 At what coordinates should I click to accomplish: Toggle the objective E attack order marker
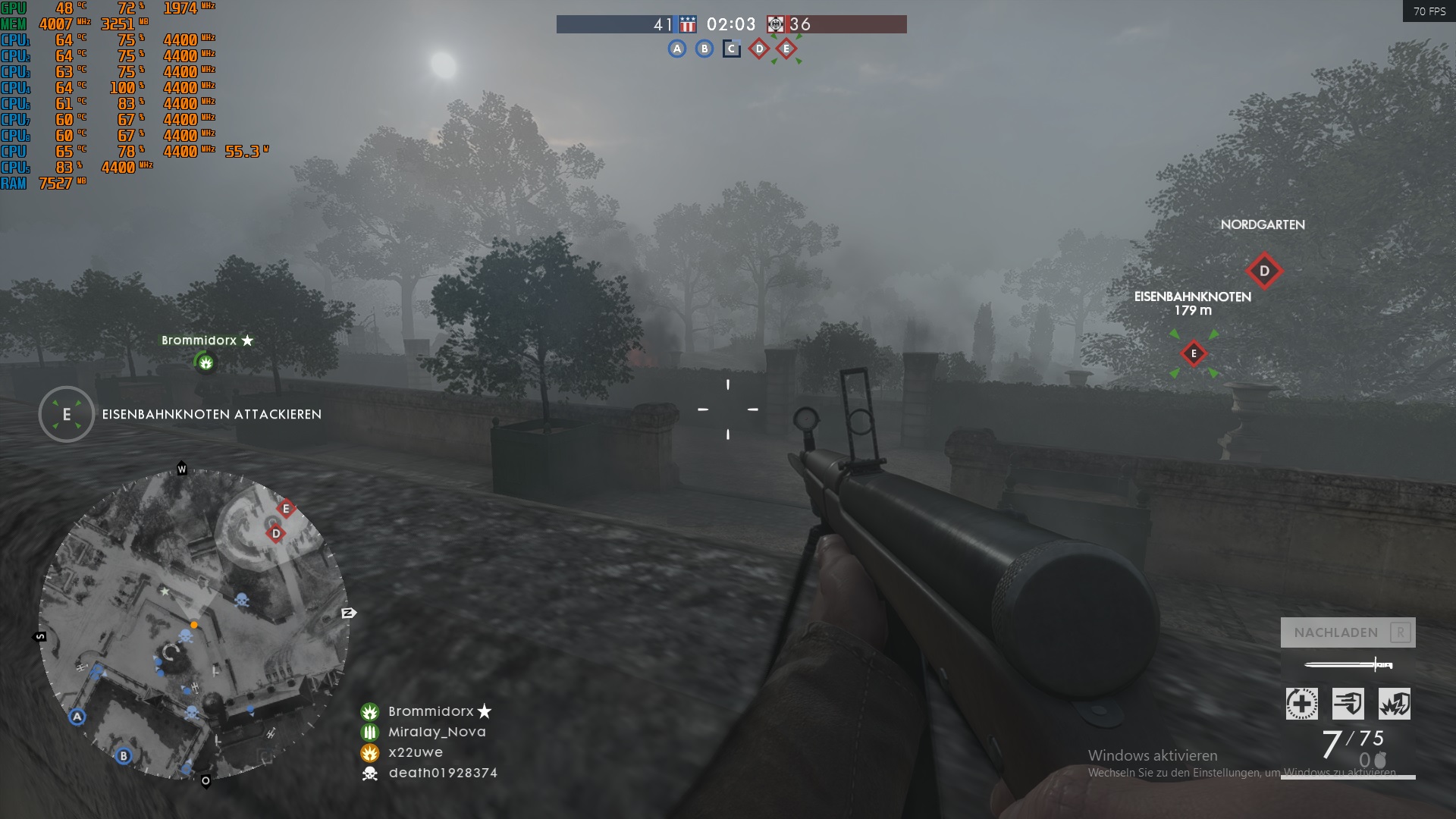coord(67,414)
